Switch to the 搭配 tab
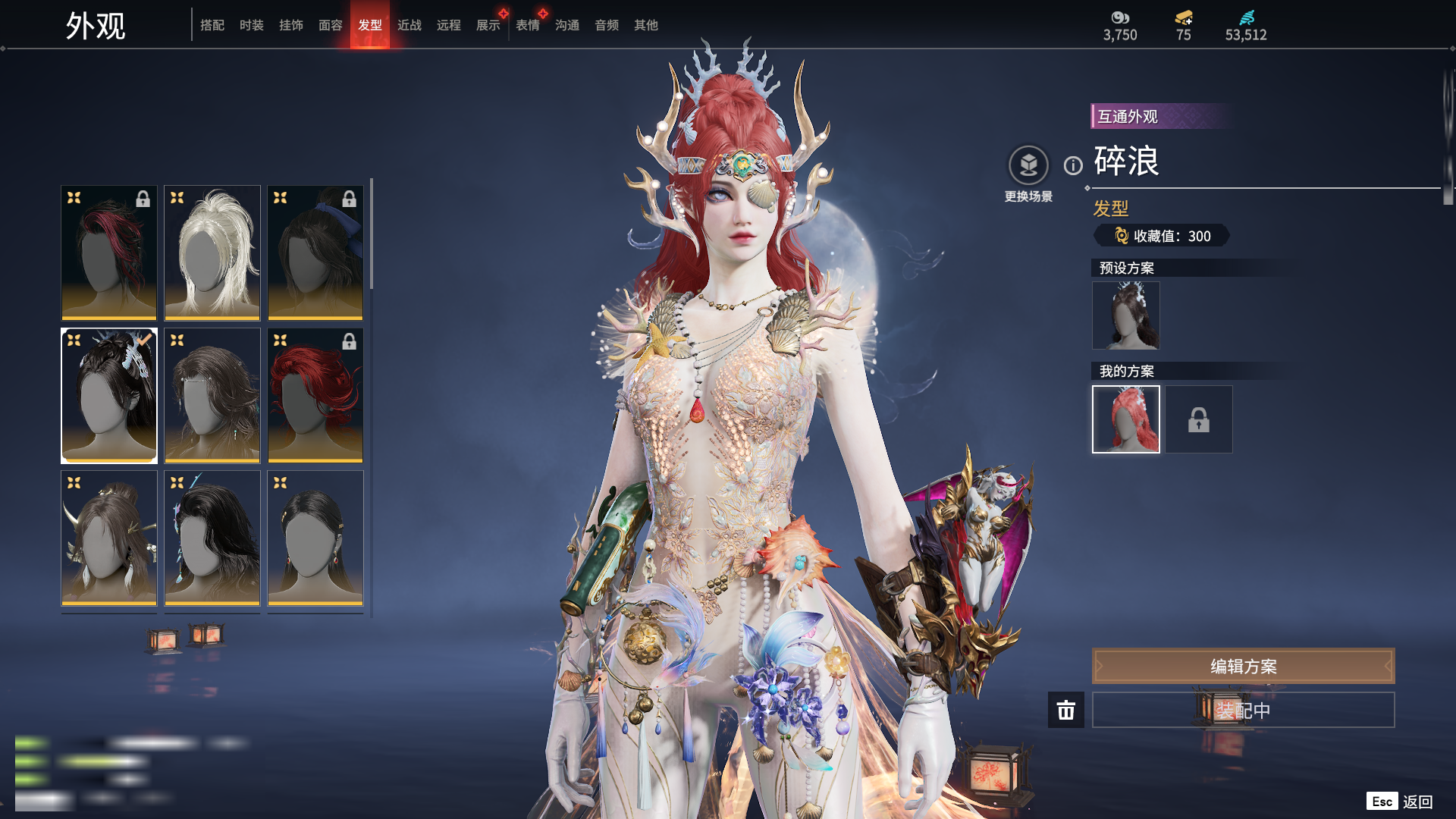This screenshot has height=819, width=1456. point(212,25)
